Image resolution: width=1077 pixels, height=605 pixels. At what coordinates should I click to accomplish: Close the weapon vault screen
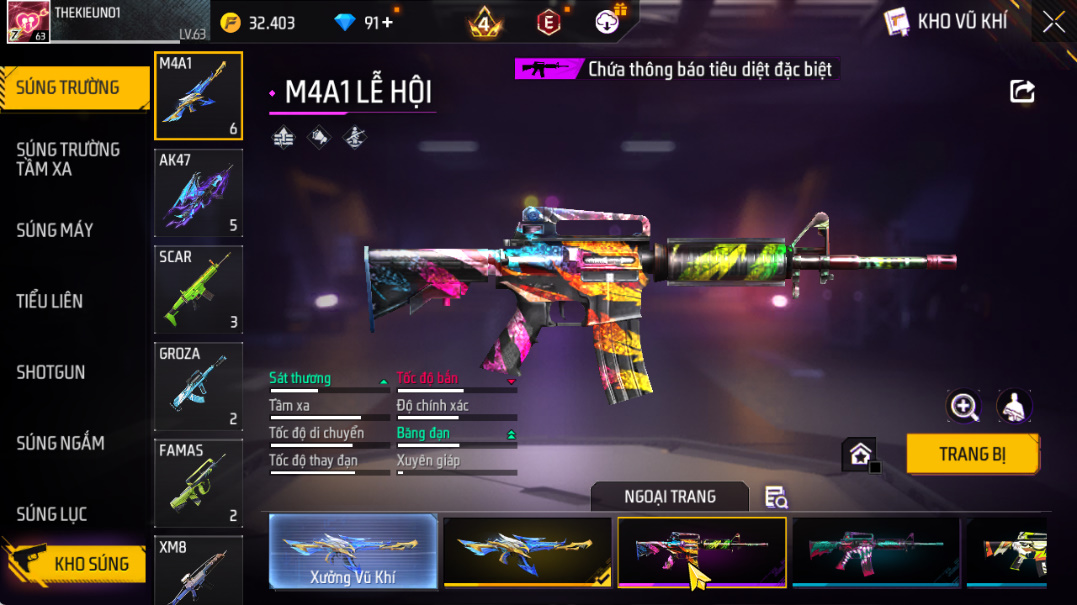tap(1053, 22)
